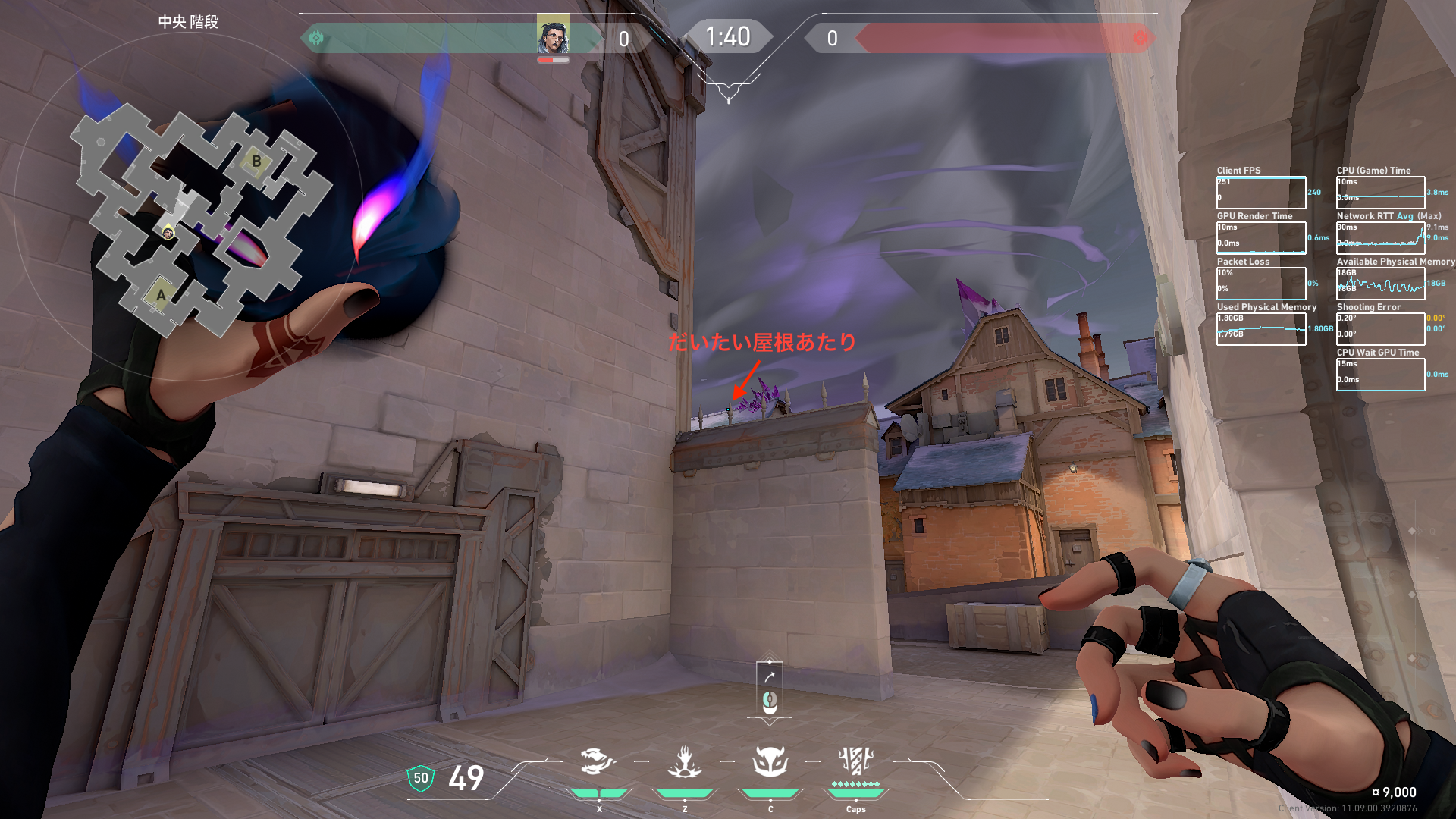Screen dimensions: 1456x819
Task: Select the Haunt ability icon
Action: (x=770, y=761)
